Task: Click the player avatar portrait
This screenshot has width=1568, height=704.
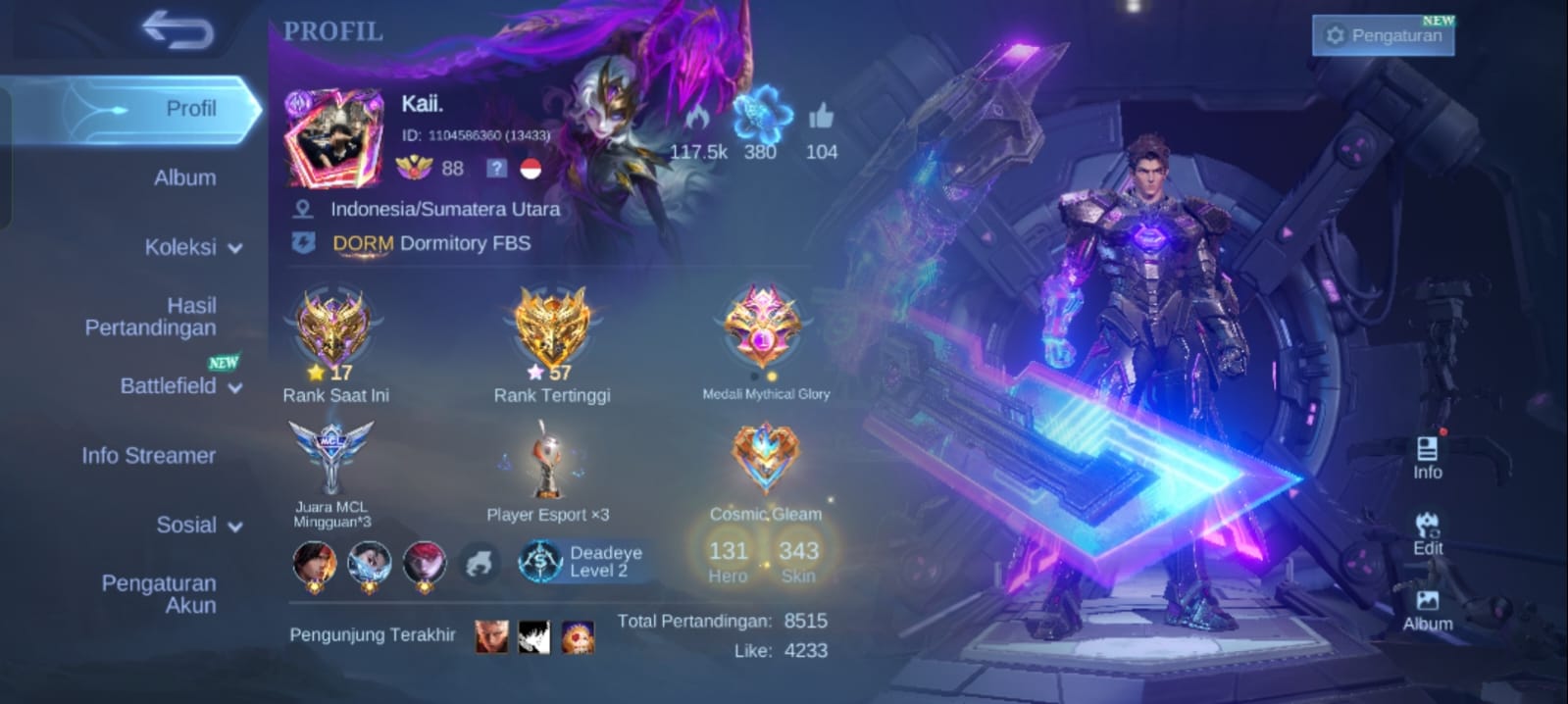Action: pos(332,139)
